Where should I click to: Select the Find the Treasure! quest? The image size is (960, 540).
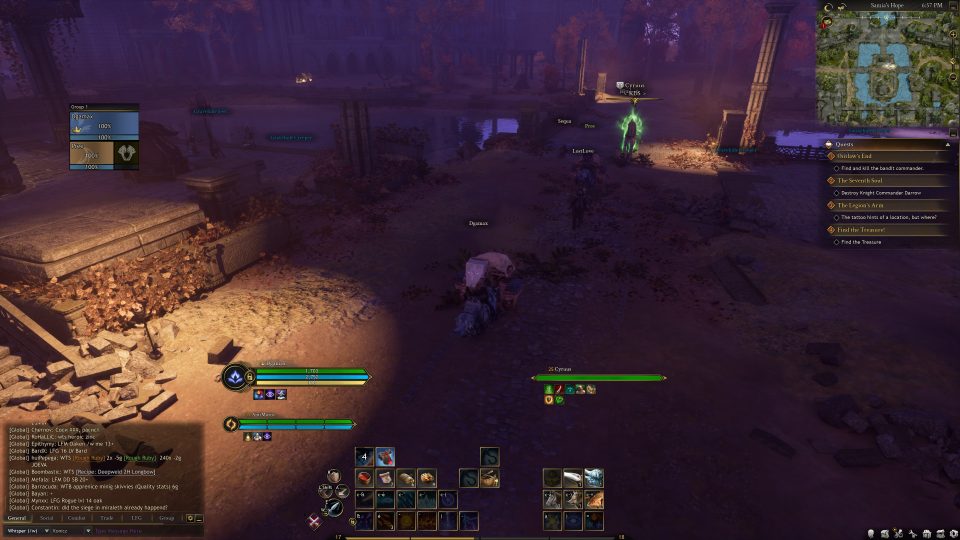(862, 230)
